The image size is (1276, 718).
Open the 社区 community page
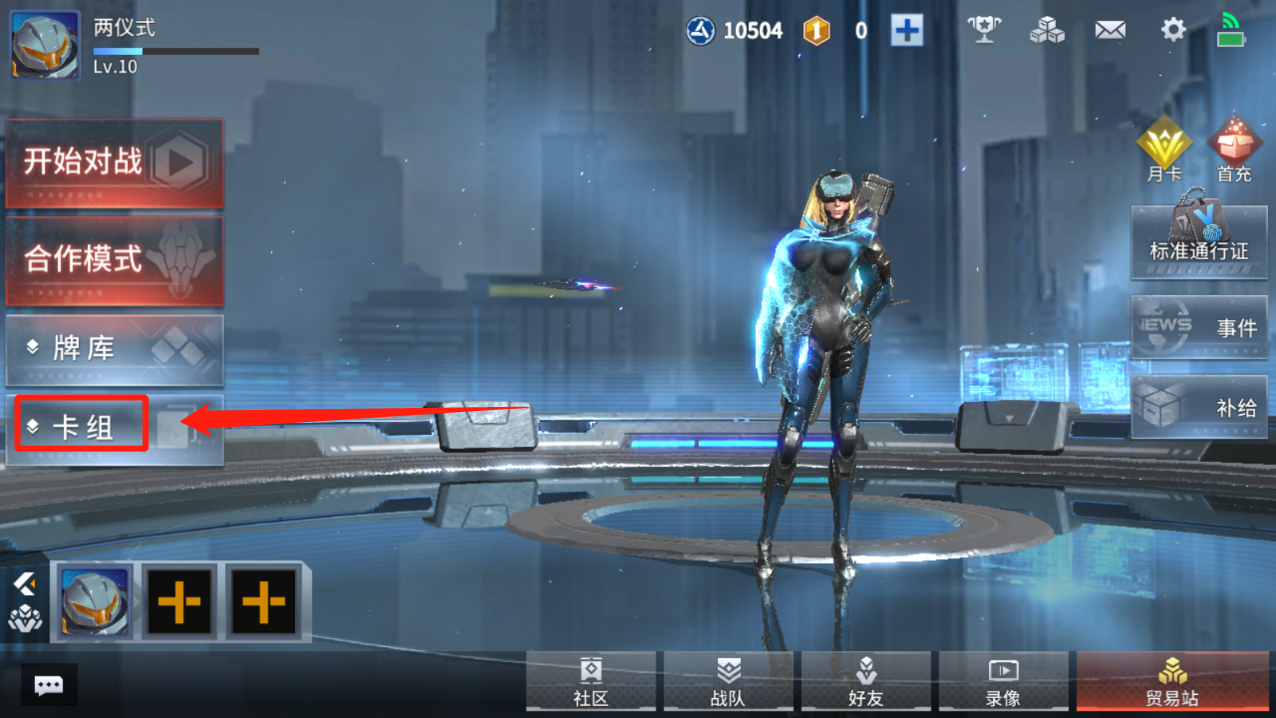point(591,683)
